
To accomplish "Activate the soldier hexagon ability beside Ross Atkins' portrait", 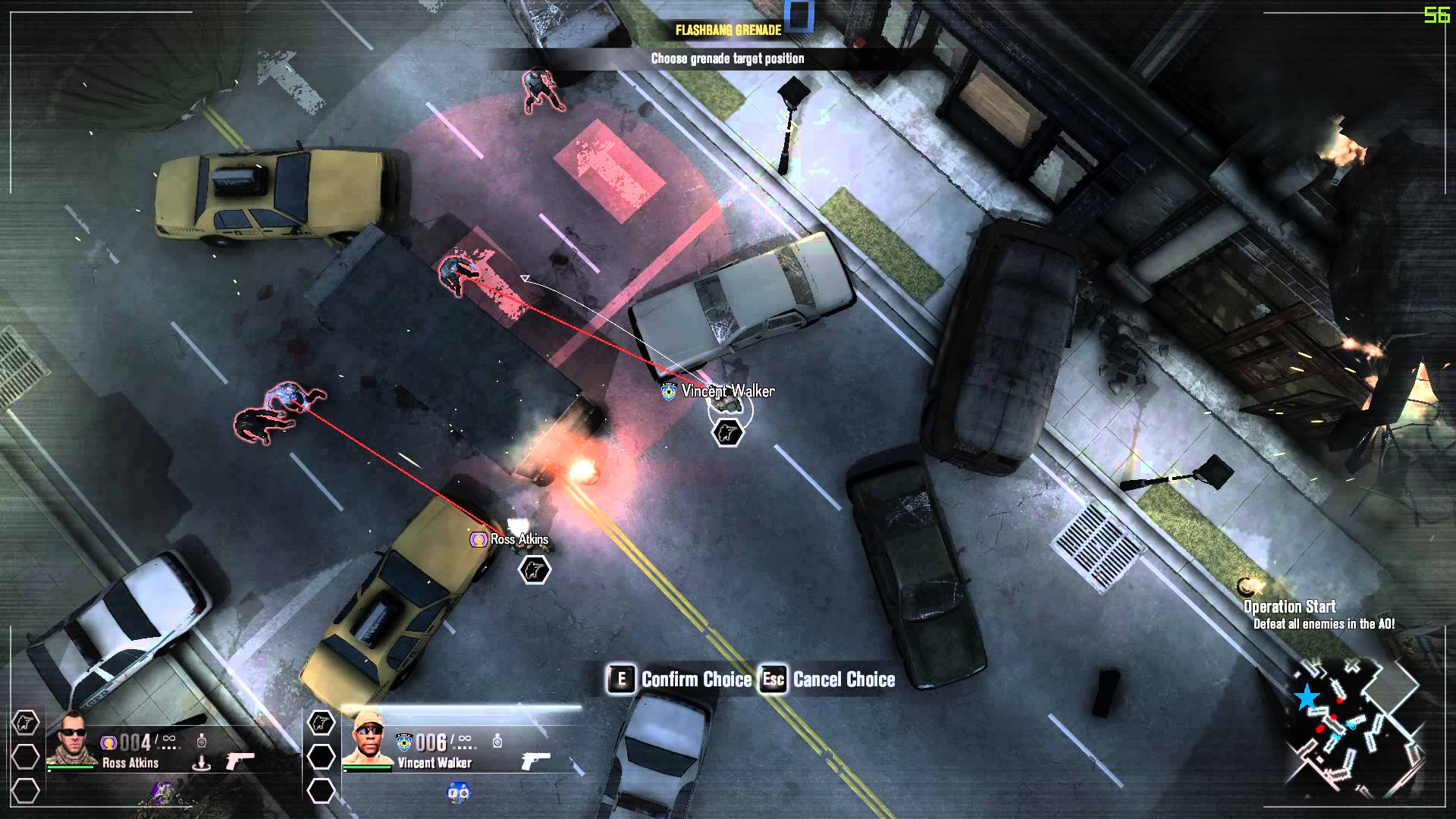I will coord(26,723).
